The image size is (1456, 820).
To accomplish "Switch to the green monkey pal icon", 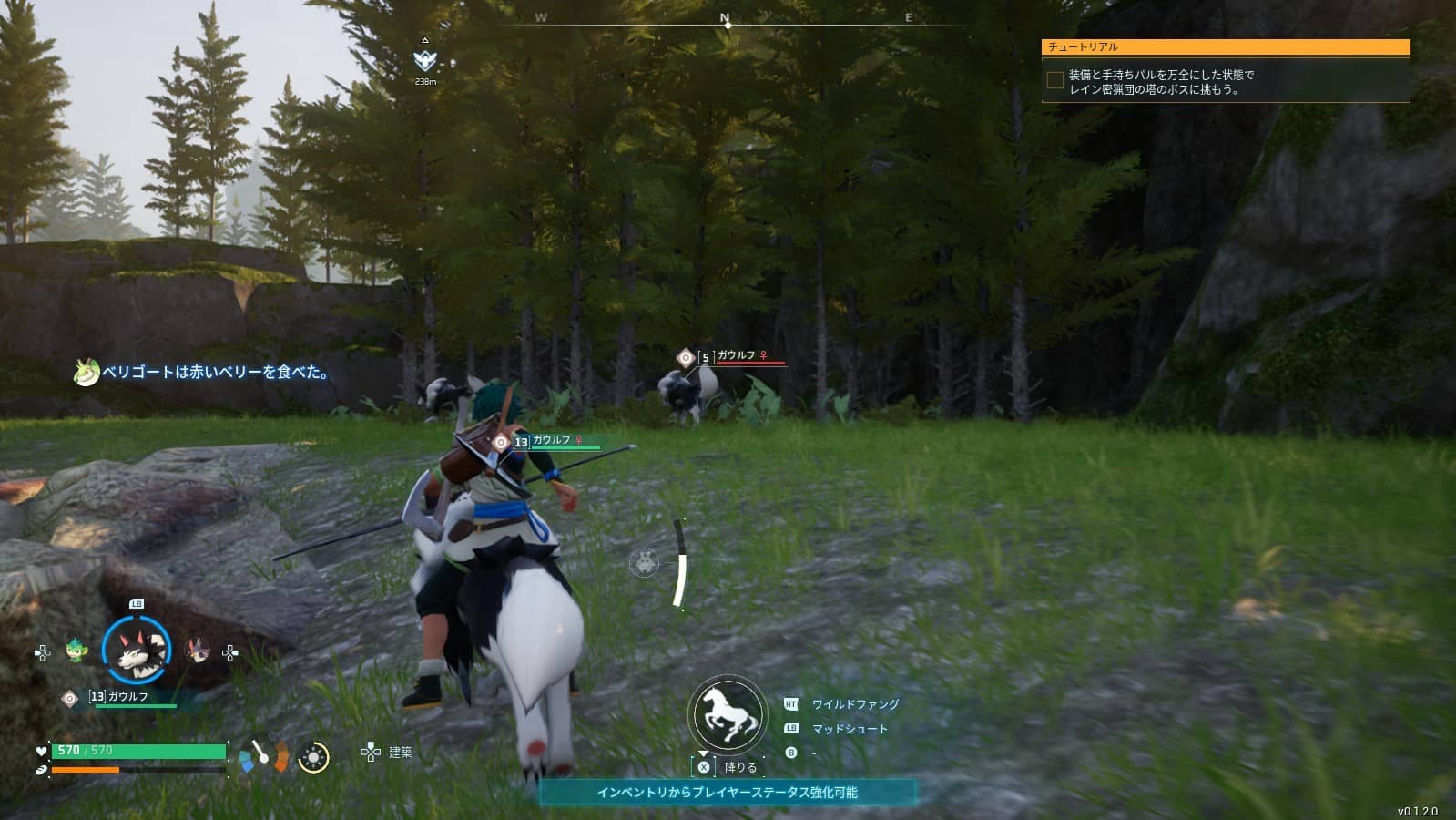I will (76, 651).
